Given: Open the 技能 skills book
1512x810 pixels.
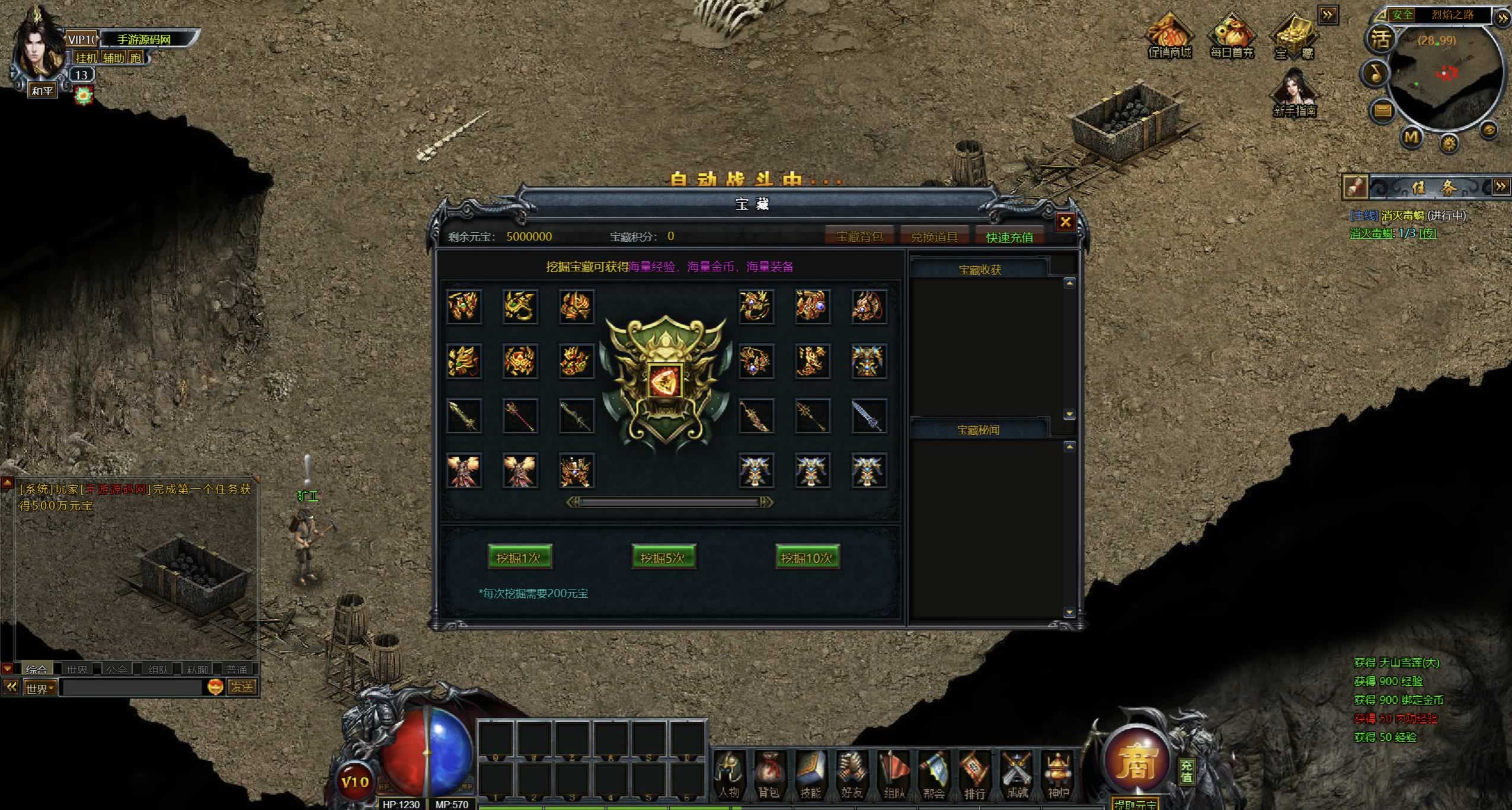Looking at the screenshot, I should pyautogui.click(x=811, y=774).
